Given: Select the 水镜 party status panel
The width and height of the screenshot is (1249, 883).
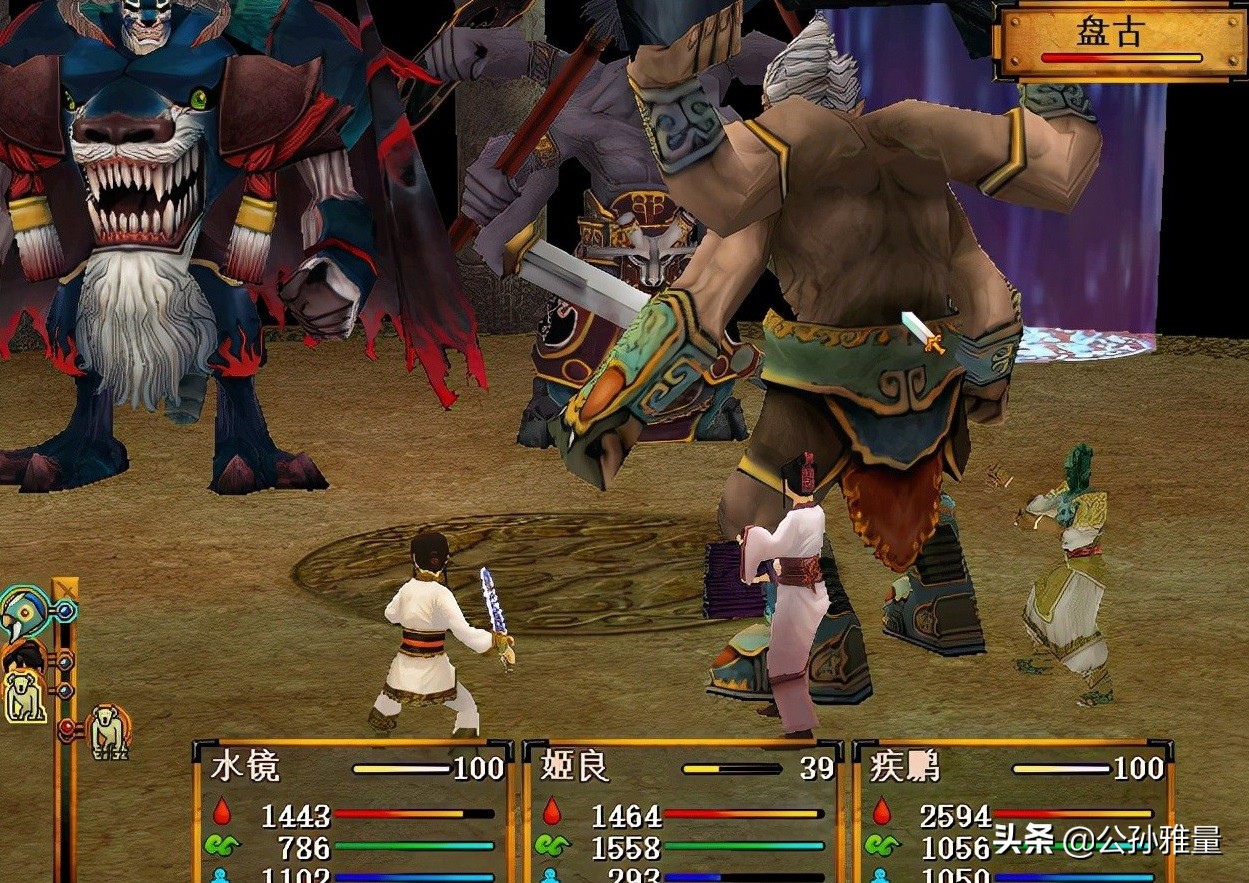Looking at the screenshot, I should tap(352, 812).
